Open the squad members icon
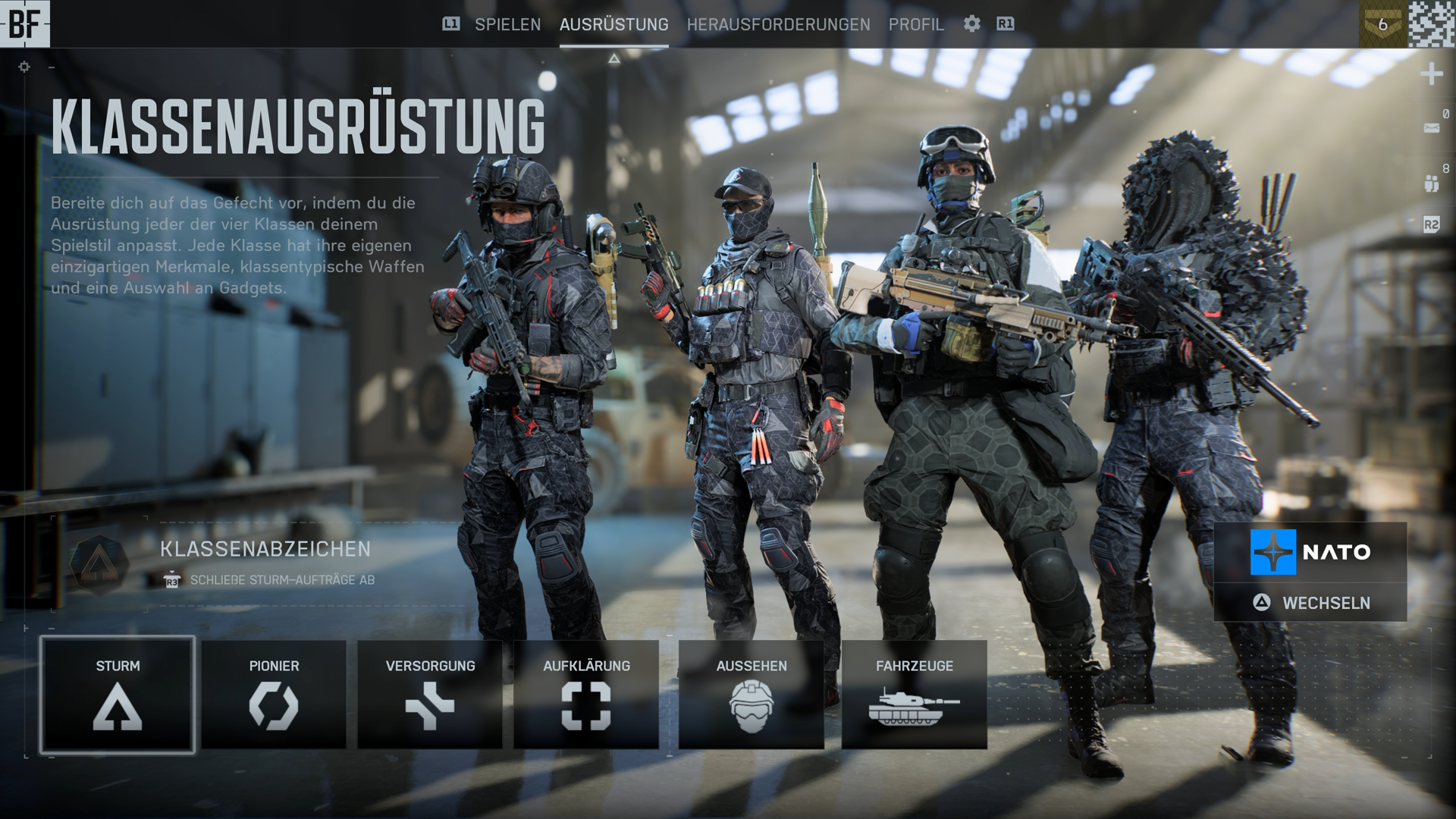1456x819 pixels. [x=1431, y=183]
